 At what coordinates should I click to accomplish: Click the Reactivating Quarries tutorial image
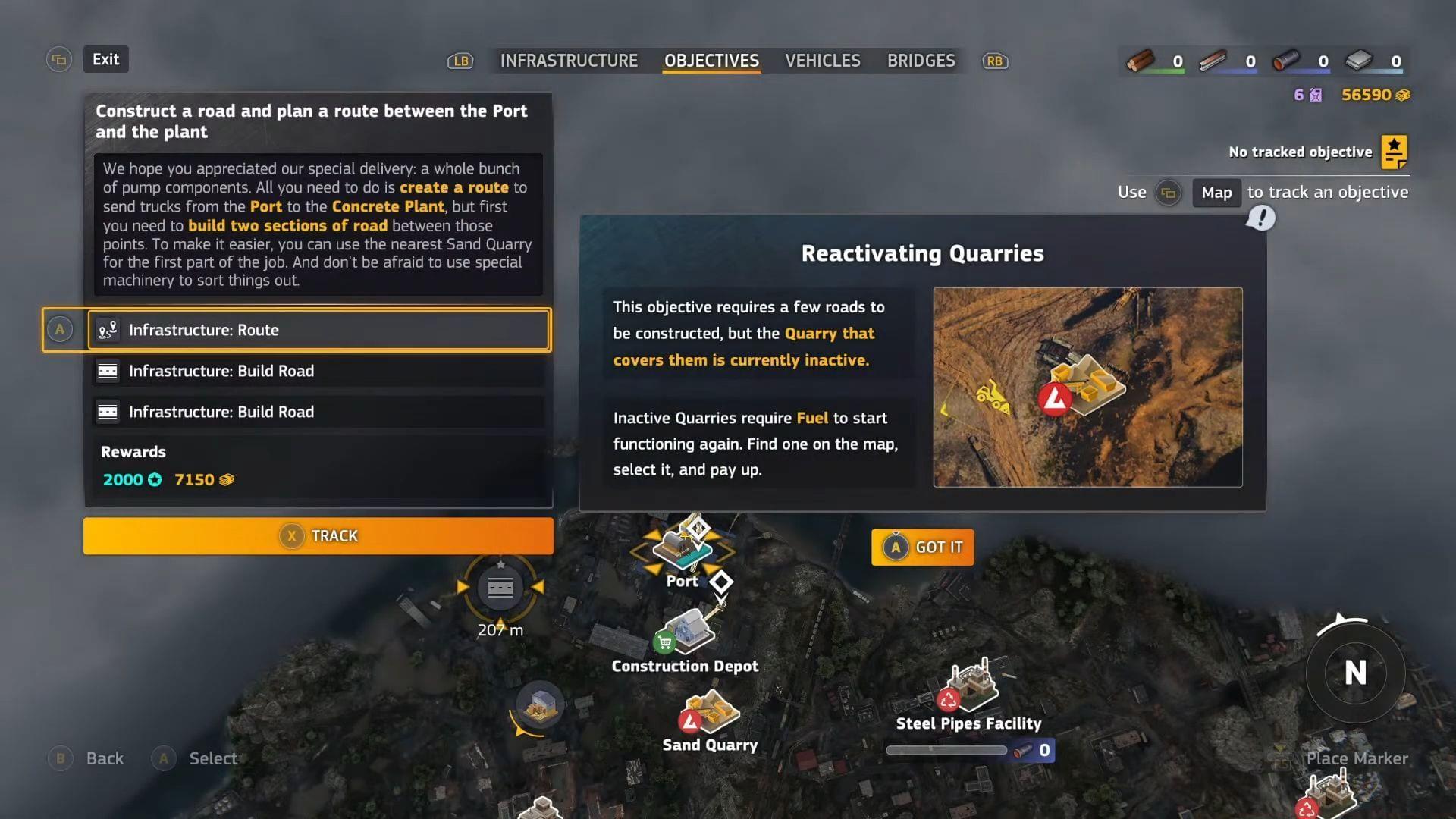click(1087, 387)
